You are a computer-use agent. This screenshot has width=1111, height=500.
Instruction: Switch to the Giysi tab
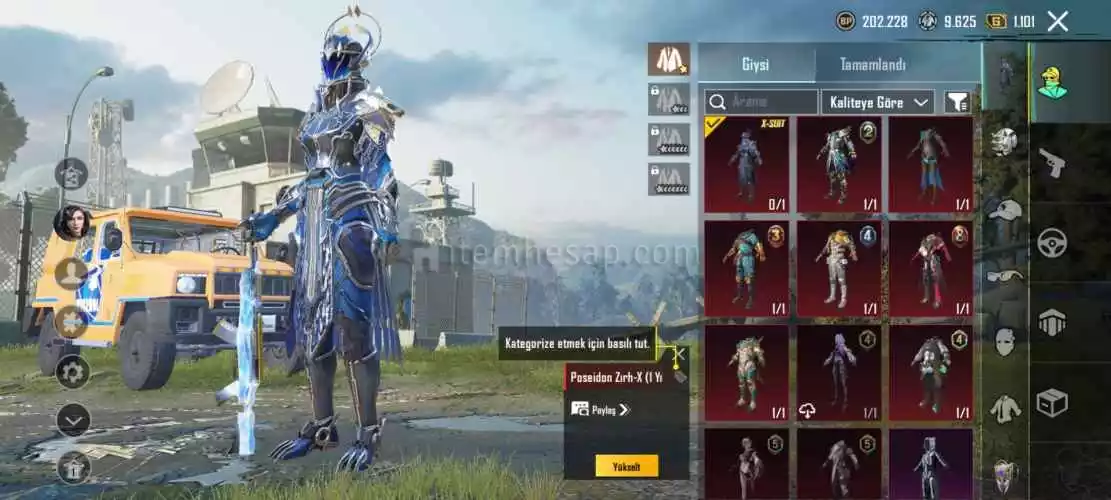(755, 65)
